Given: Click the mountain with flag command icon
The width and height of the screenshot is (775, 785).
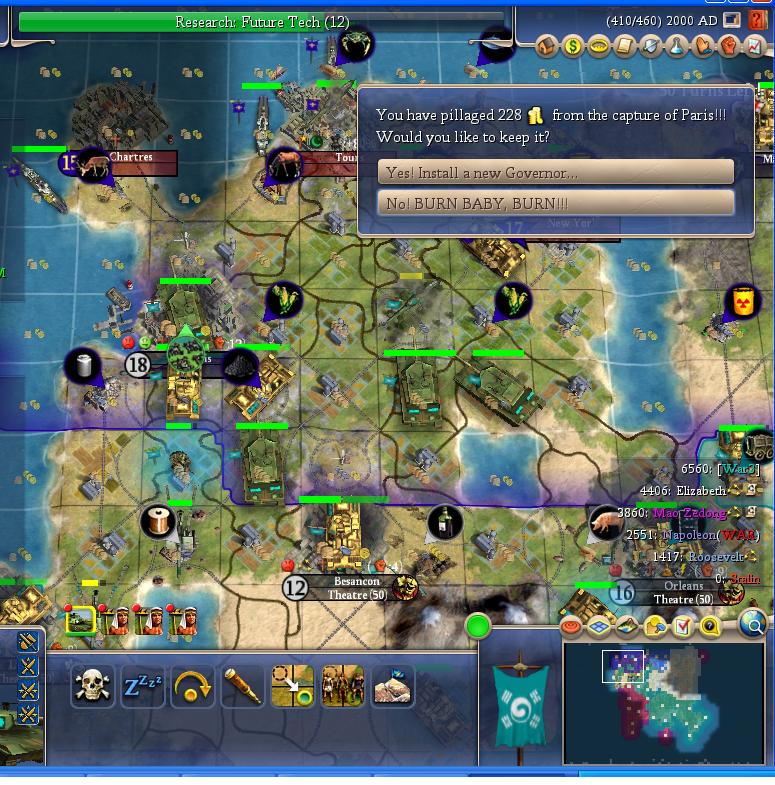Looking at the screenshot, I should 392,686.
